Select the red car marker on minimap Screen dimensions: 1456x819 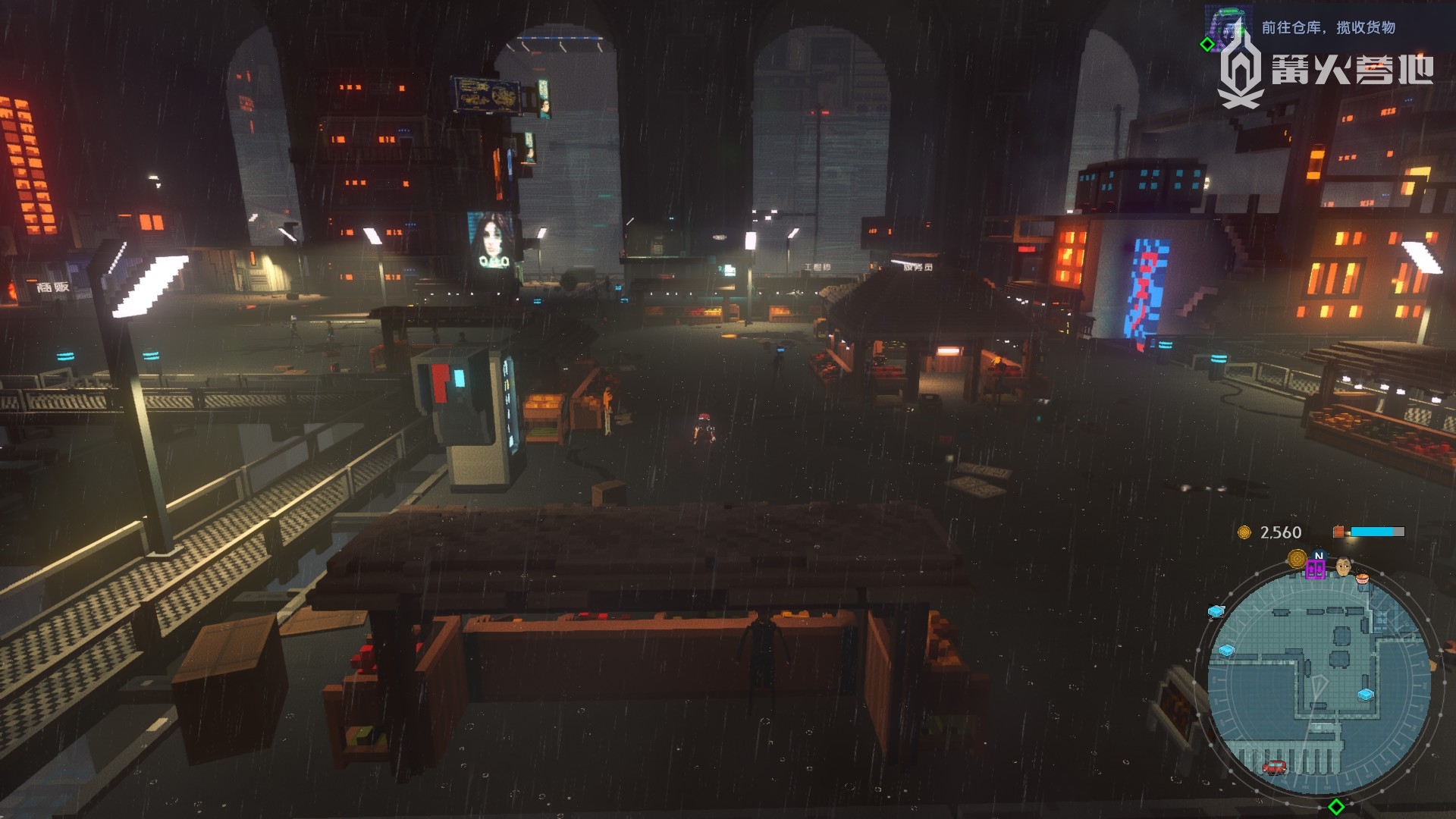1274,767
